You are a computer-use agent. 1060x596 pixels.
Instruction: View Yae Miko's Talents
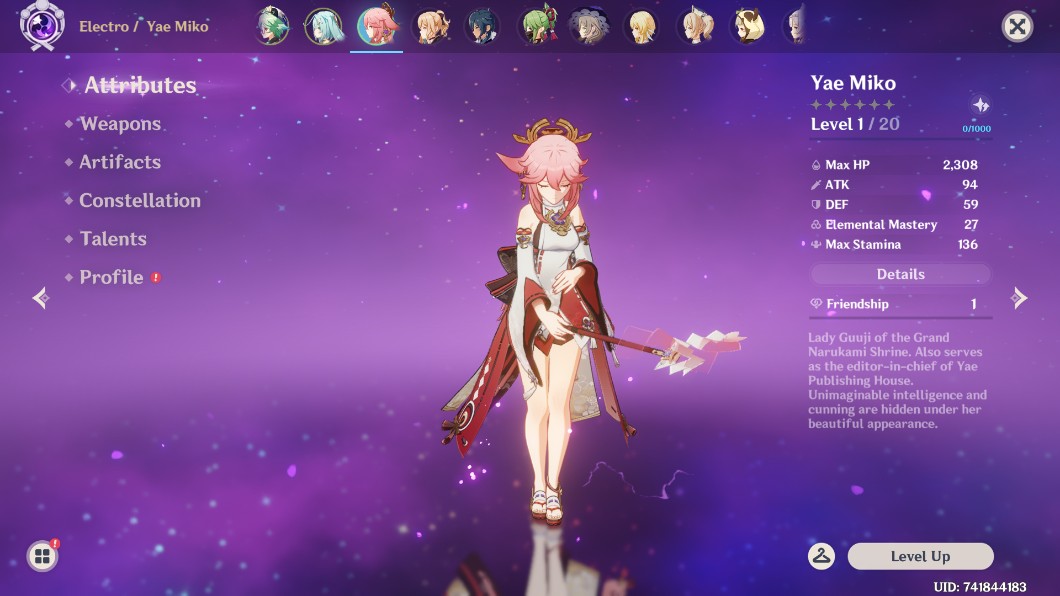[113, 239]
